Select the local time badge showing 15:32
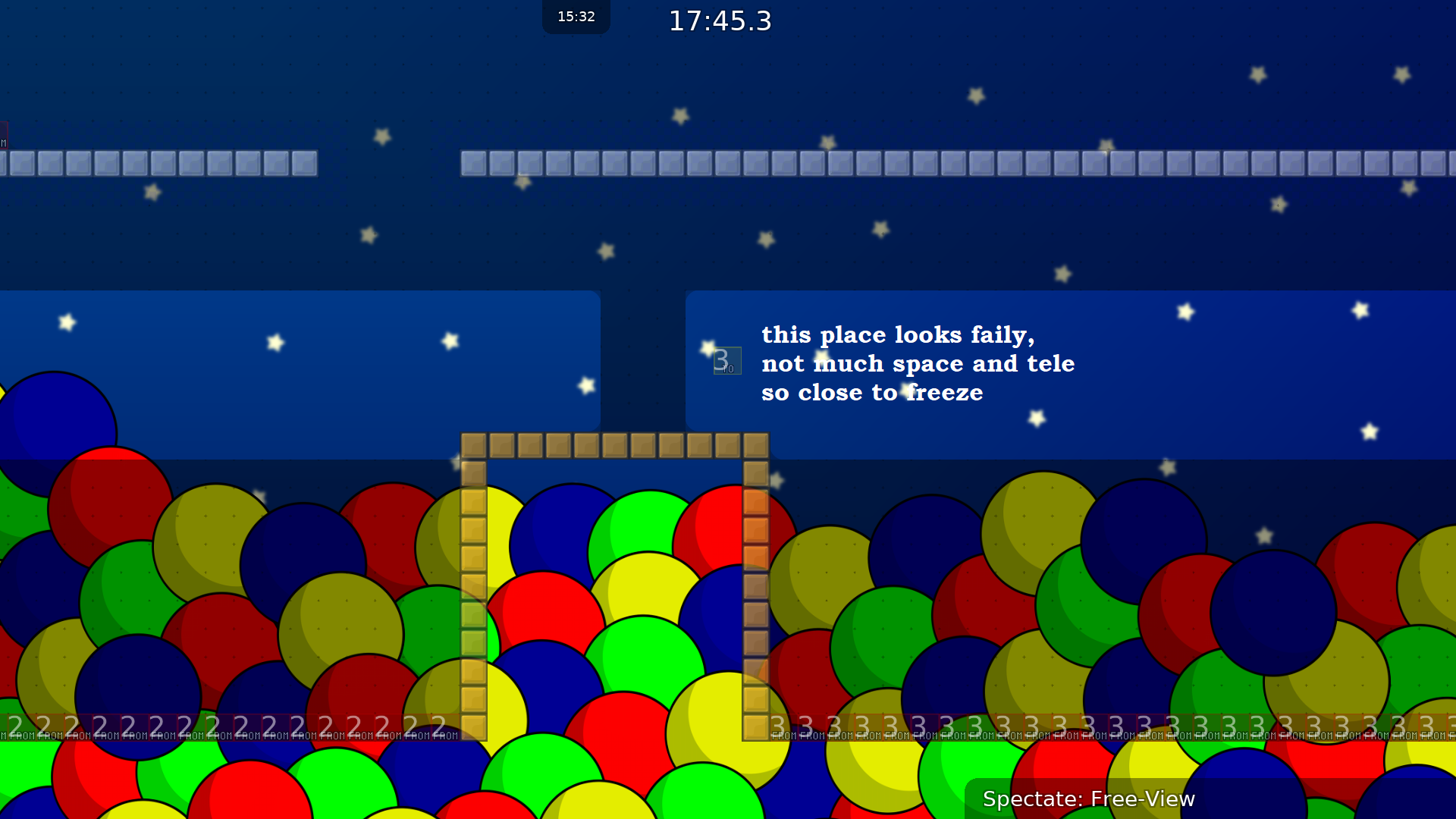Viewport: 1456px width, 819px height. (575, 16)
